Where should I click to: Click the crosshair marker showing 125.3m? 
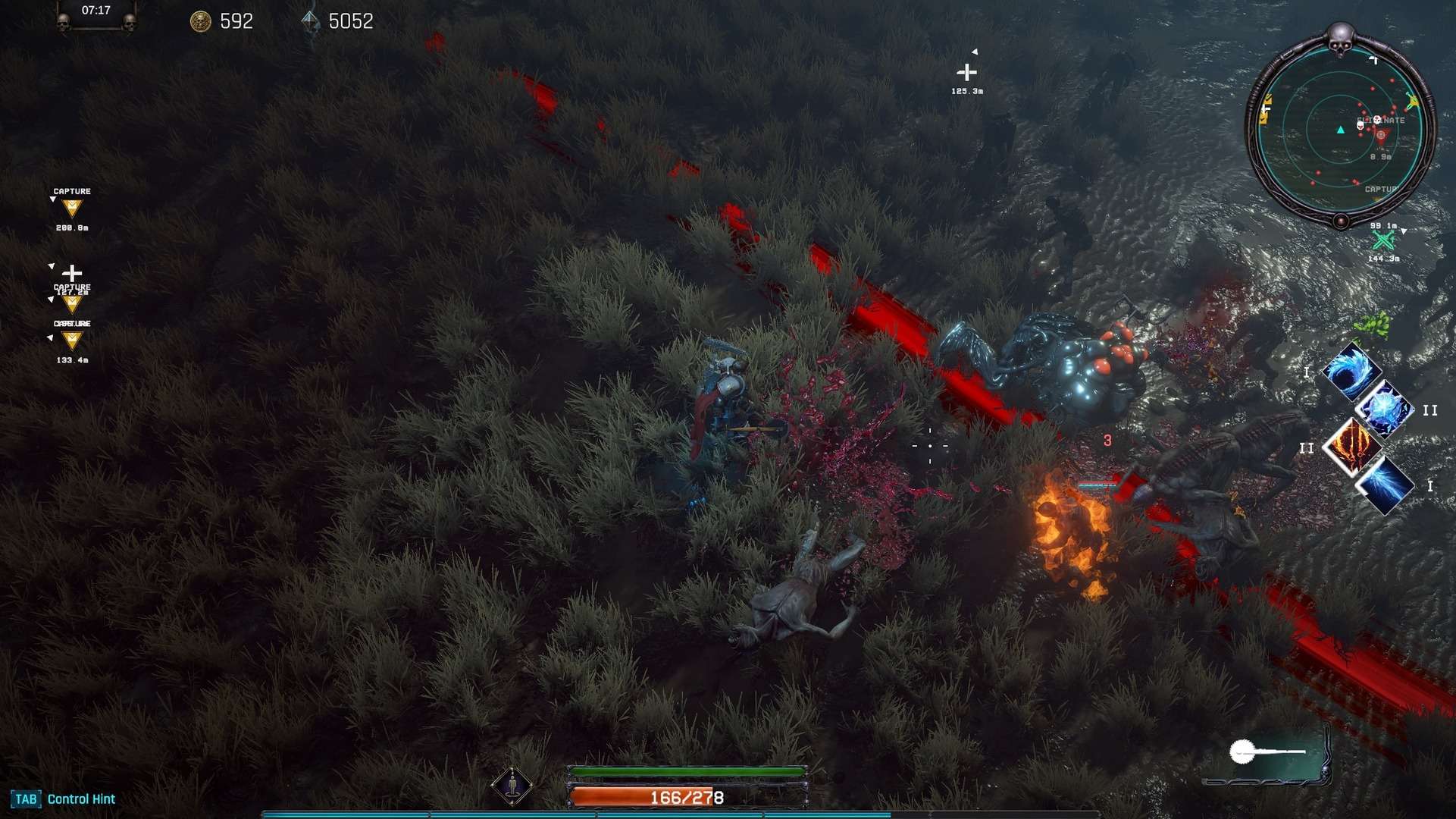pyautogui.click(x=968, y=74)
